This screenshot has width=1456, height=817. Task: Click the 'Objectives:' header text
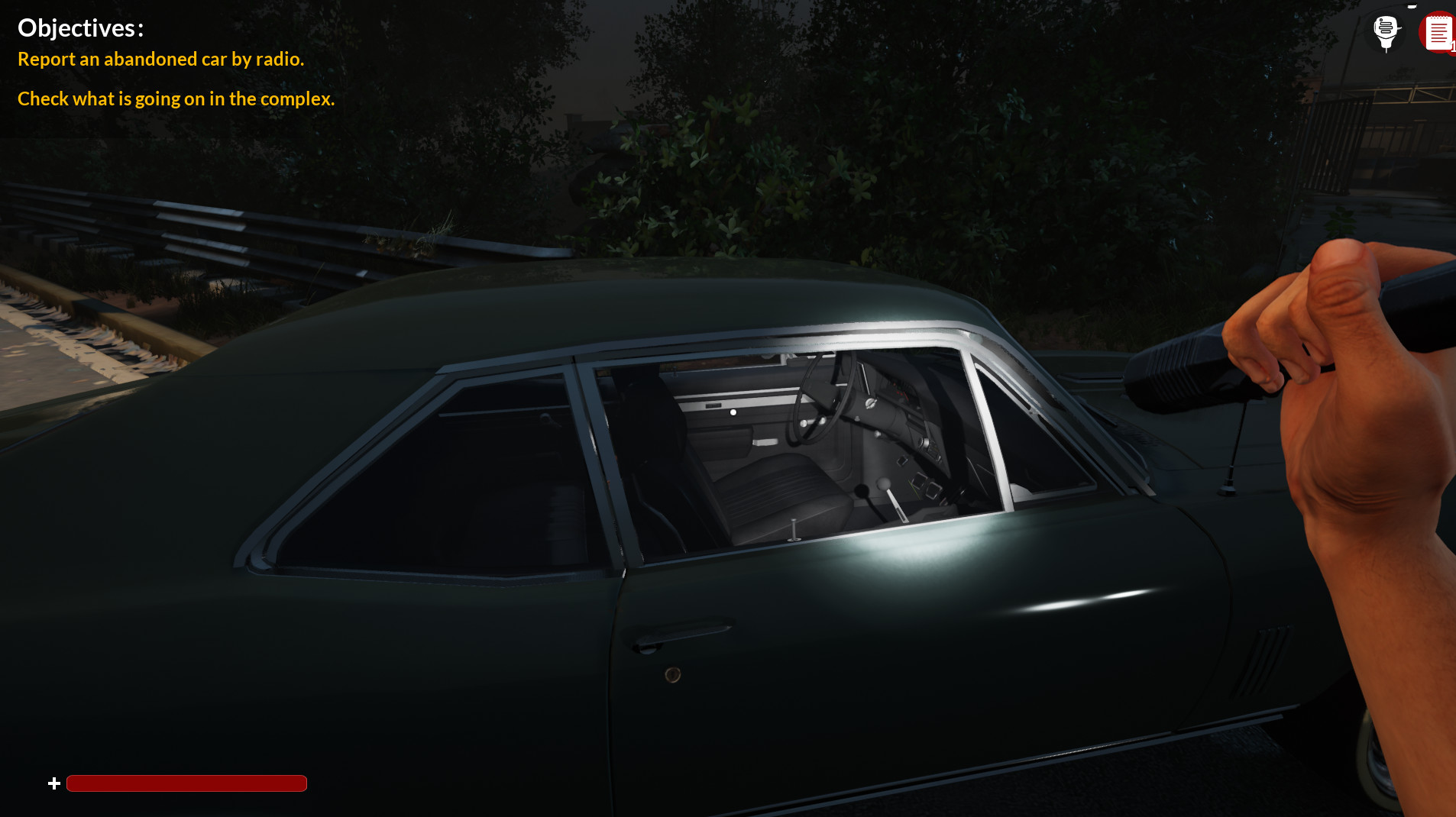click(x=81, y=27)
